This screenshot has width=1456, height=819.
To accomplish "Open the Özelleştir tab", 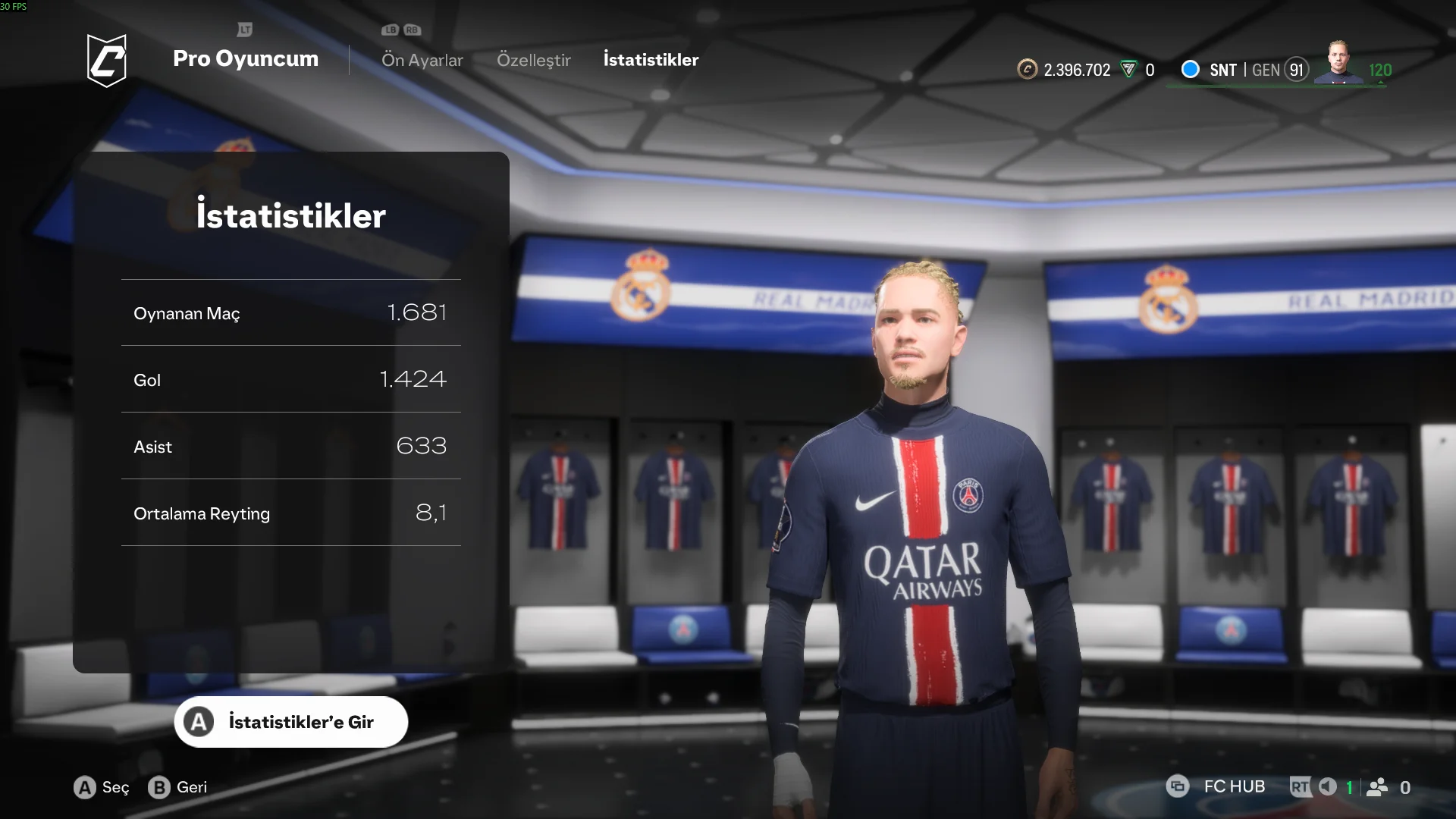I will coord(533,60).
